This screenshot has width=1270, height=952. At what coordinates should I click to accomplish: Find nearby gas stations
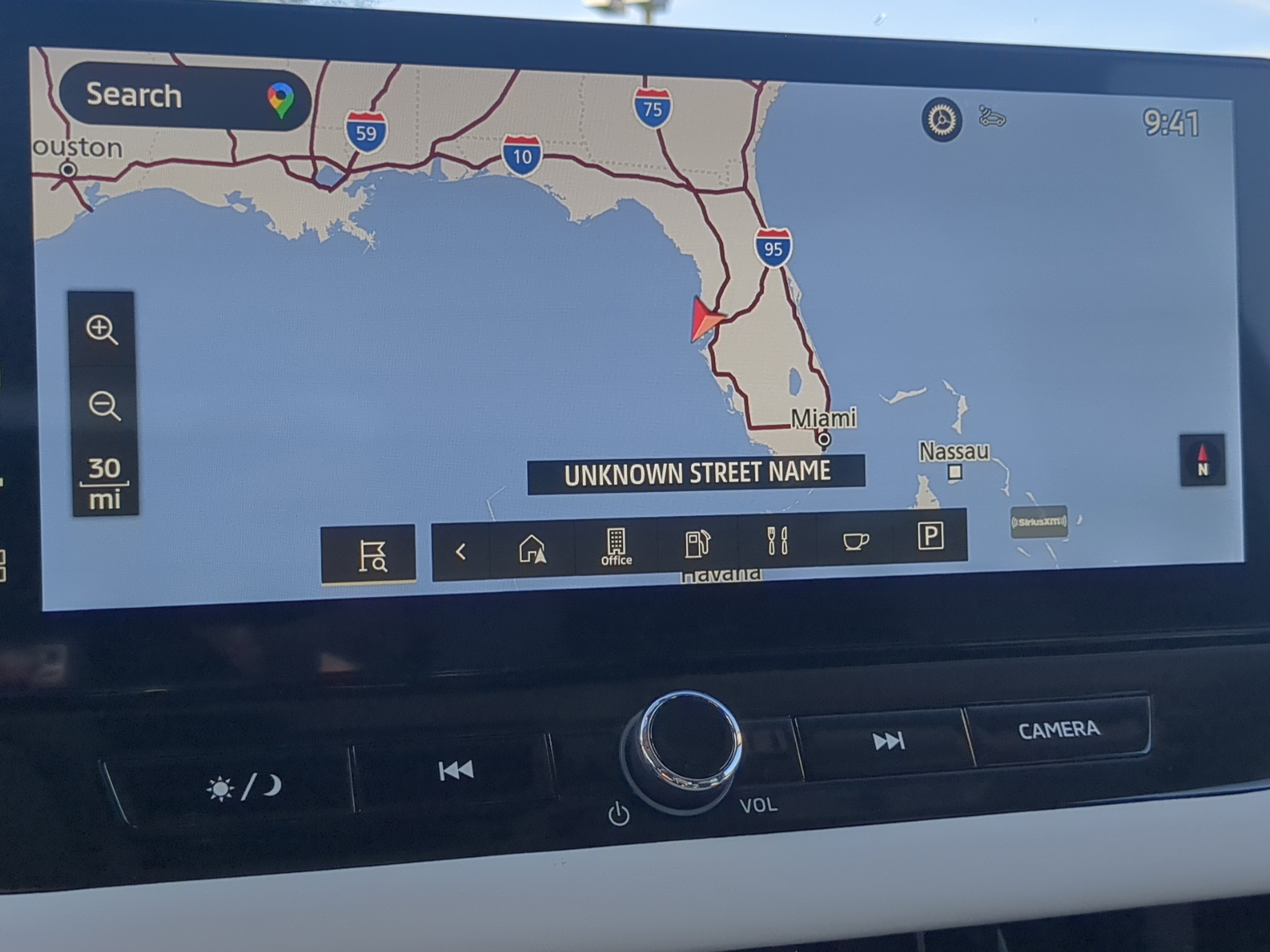click(697, 544)
